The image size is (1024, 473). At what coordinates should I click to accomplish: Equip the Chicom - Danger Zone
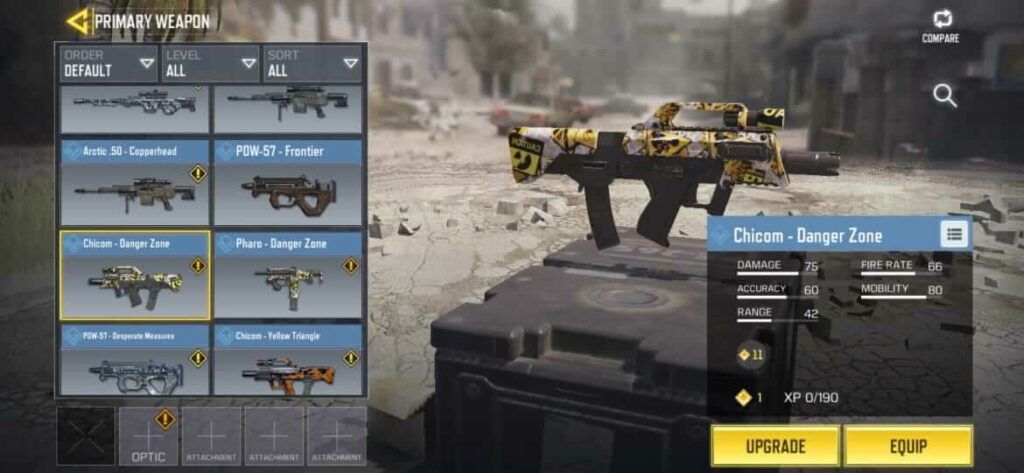908,446
